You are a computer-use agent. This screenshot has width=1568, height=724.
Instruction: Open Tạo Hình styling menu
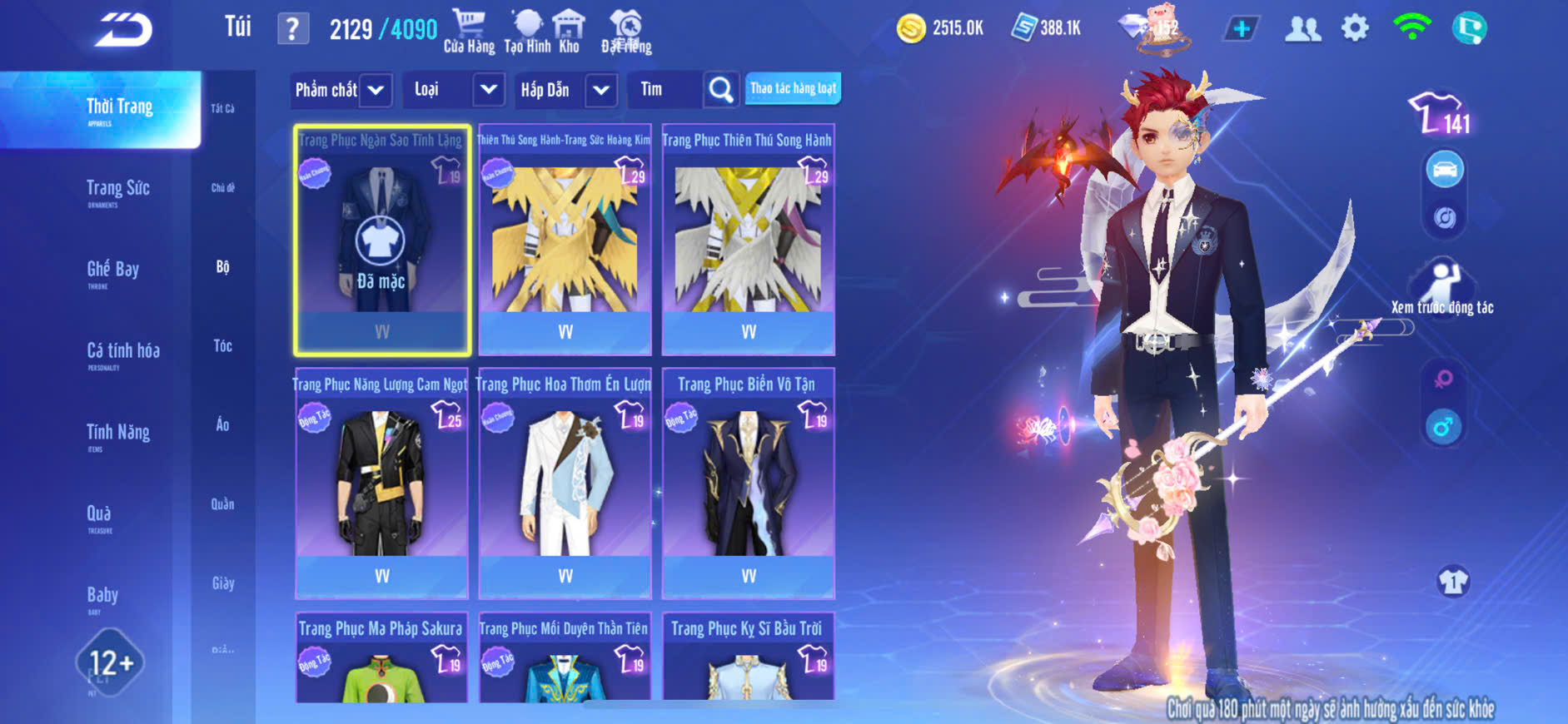point(527,31)
